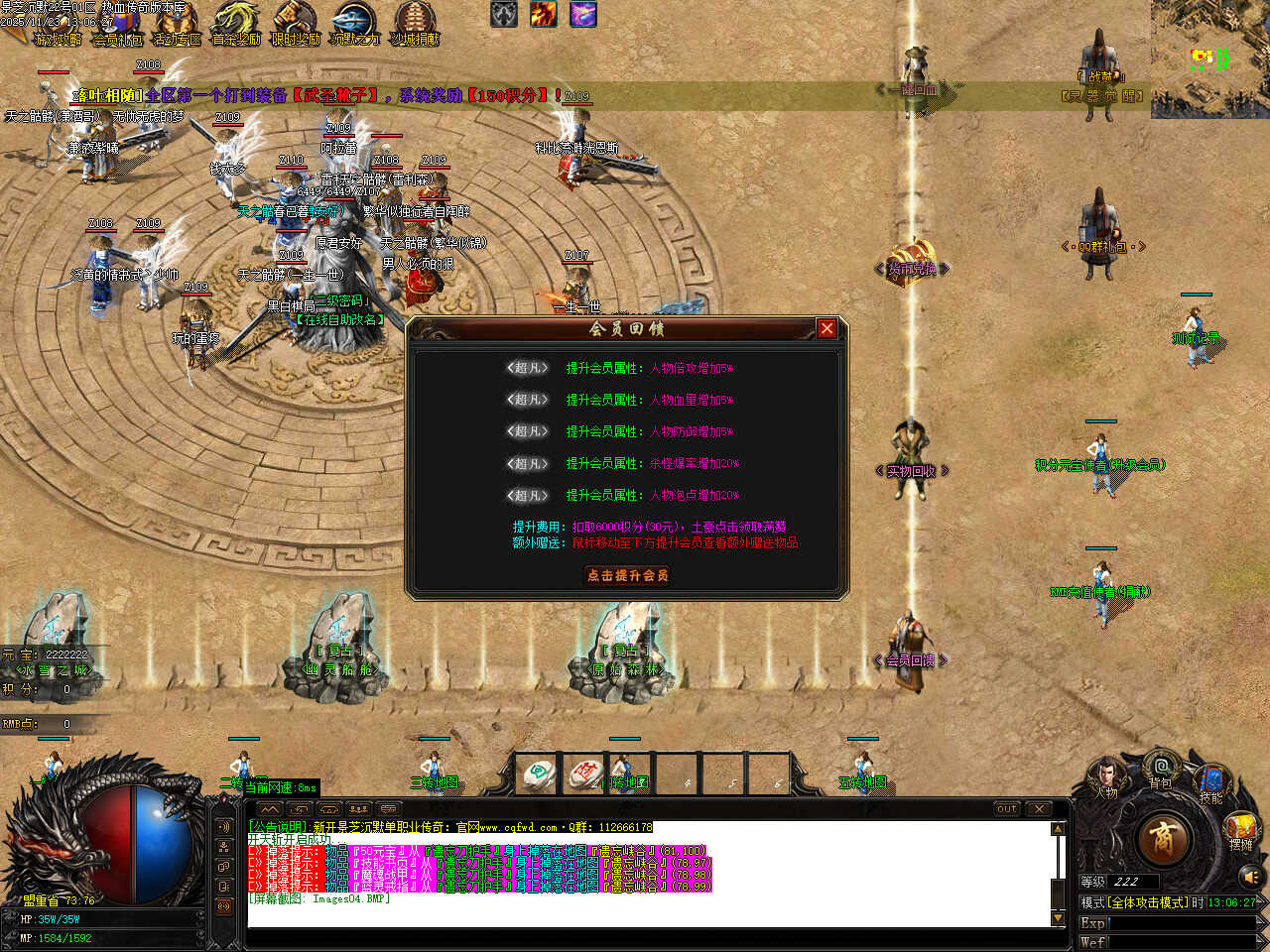Open the 摆摊 stall chest icon
1270x952 pixels.
pyautogui.click(x=1241, y=829)
